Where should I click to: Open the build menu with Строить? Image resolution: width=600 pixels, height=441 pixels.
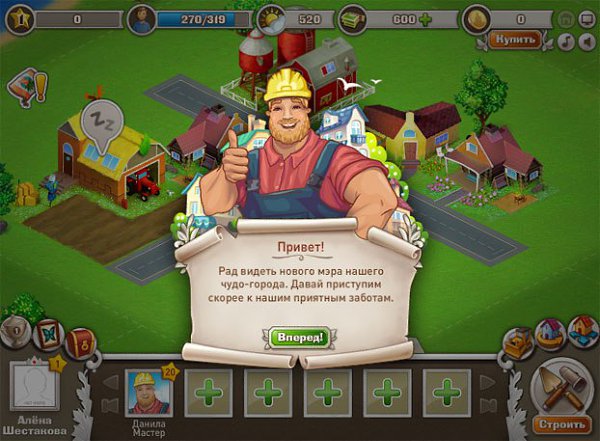tap(555, 424)
